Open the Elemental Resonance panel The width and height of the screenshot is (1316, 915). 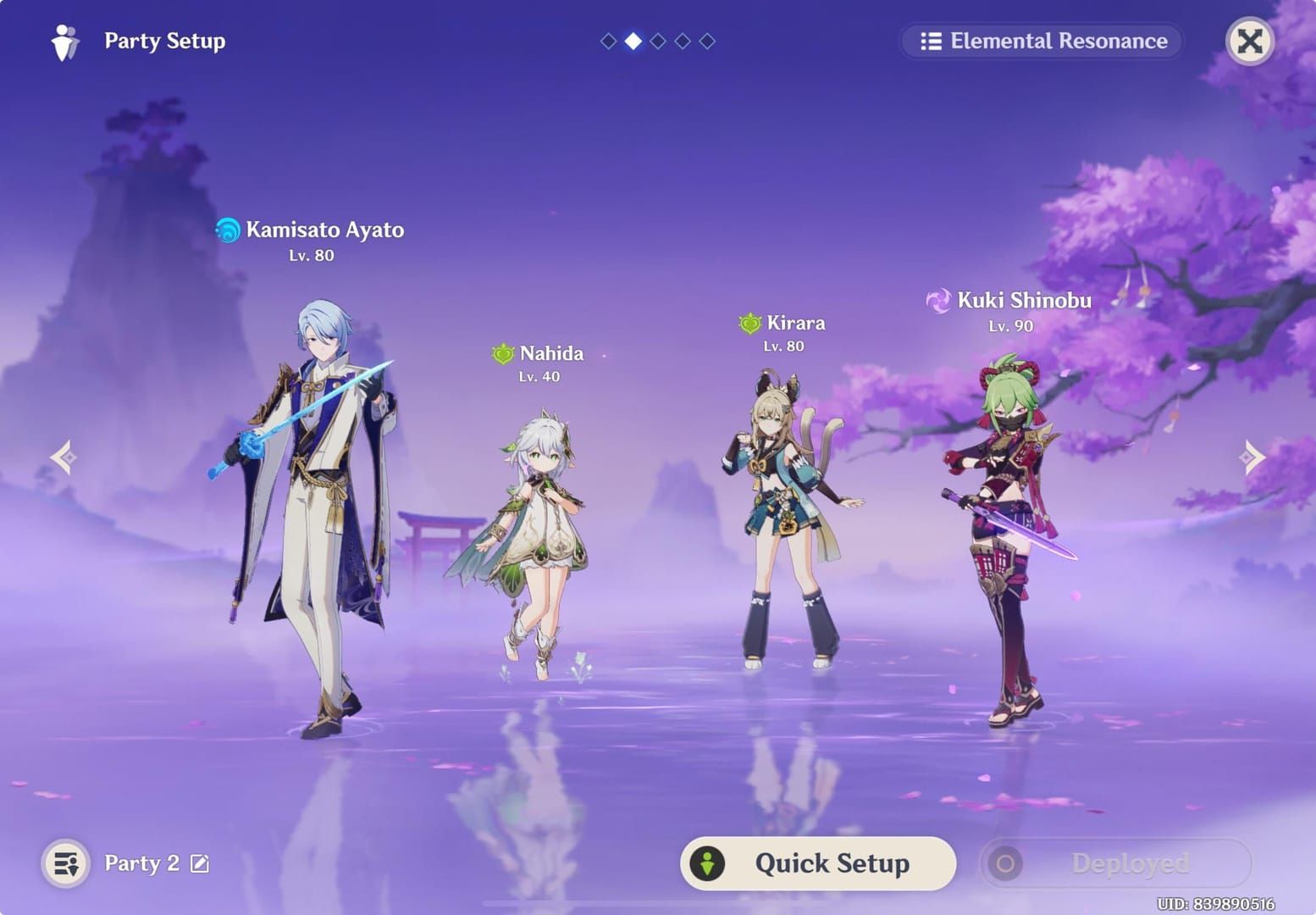pyautogui.click(x=1042, y=41)
